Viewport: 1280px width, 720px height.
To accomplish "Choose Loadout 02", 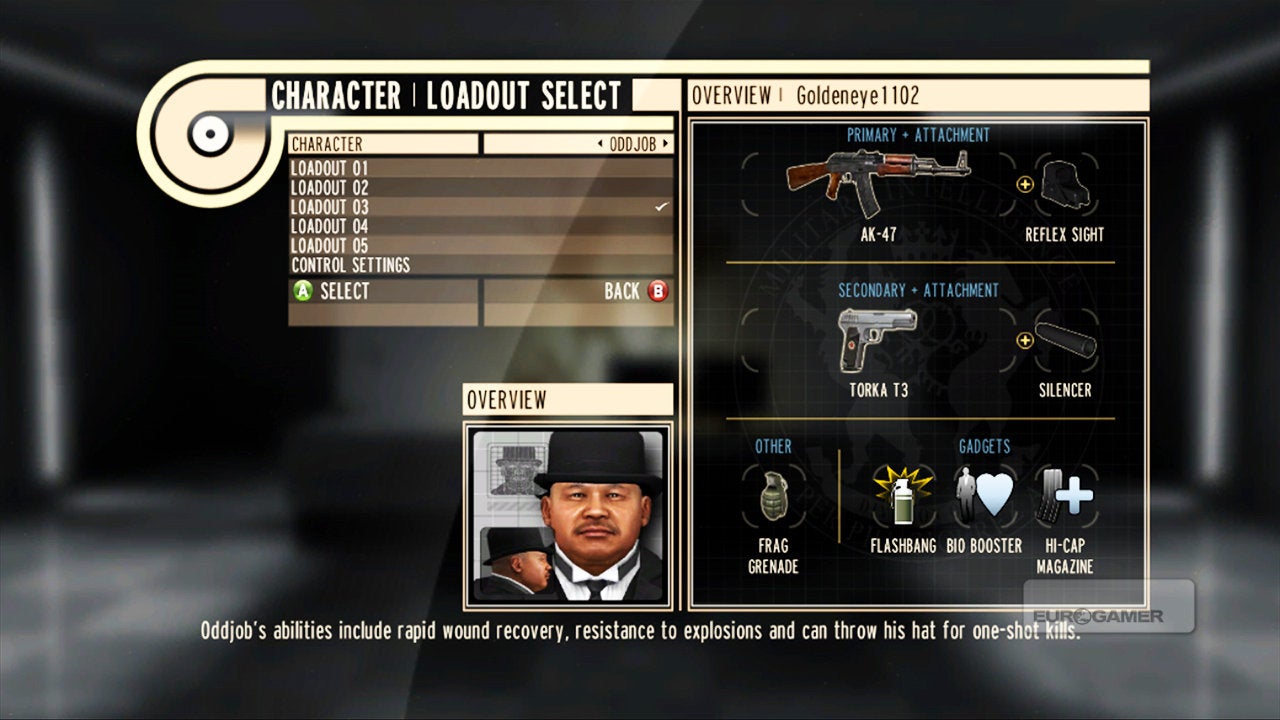I will pos(480,187).
